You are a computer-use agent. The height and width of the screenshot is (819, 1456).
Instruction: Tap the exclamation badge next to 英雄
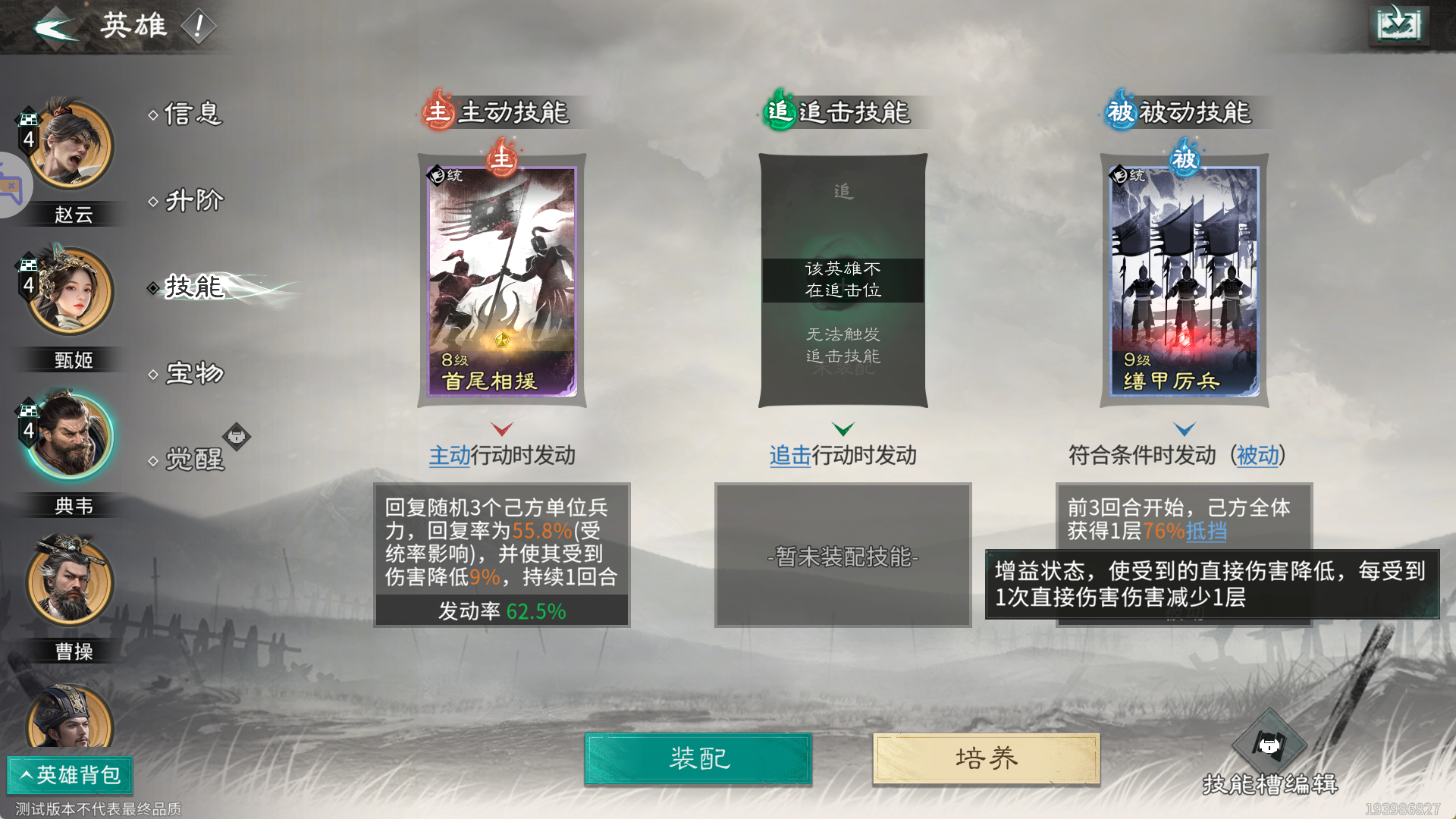[199, 27]
